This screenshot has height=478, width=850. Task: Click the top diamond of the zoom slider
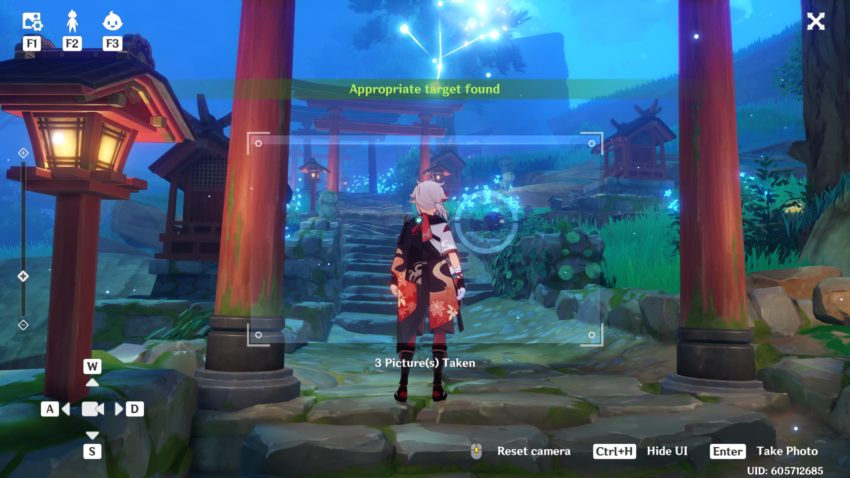tap(23, 153)
